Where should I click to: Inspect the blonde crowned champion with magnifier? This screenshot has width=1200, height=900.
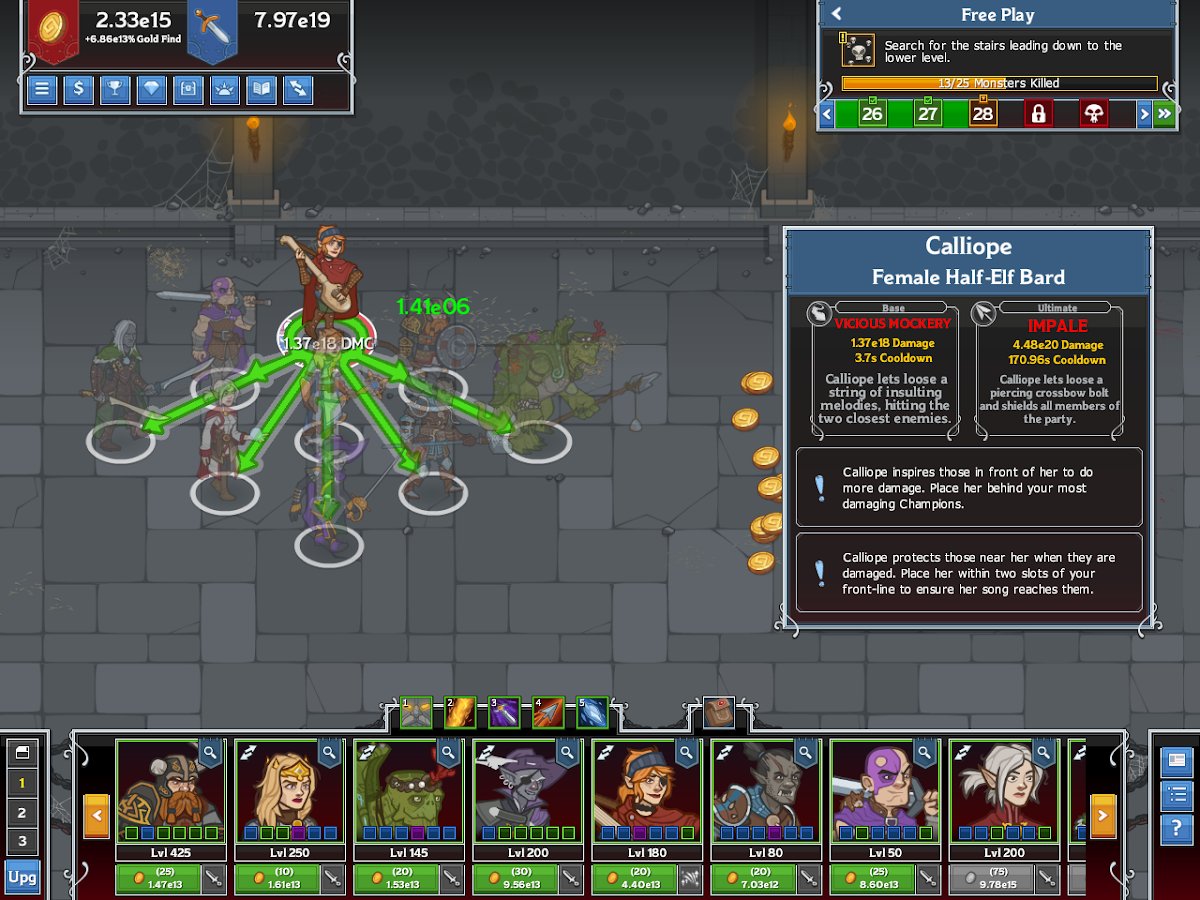click(331, 752)
